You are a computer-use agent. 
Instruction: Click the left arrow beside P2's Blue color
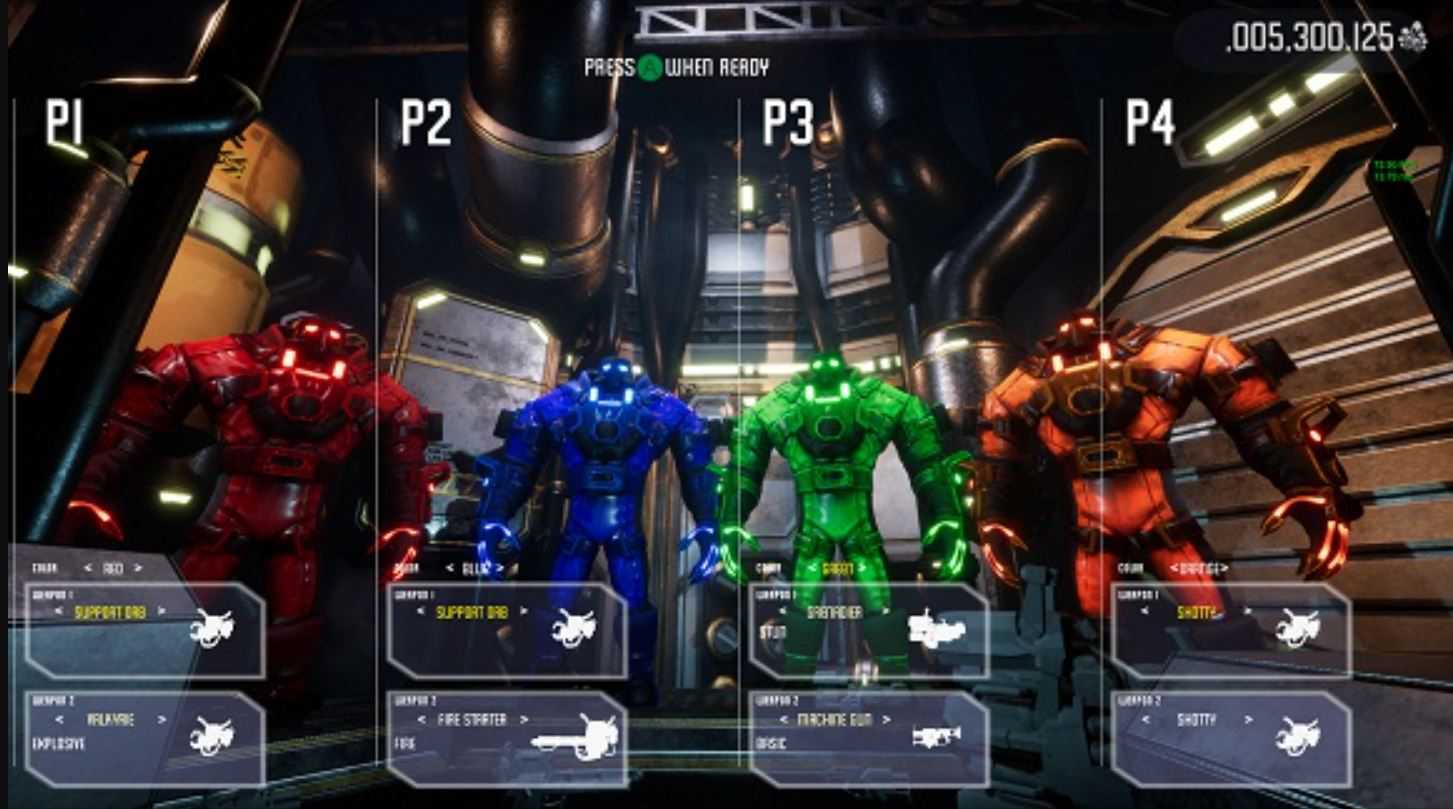pyautogui.click(x=448, y=569)
